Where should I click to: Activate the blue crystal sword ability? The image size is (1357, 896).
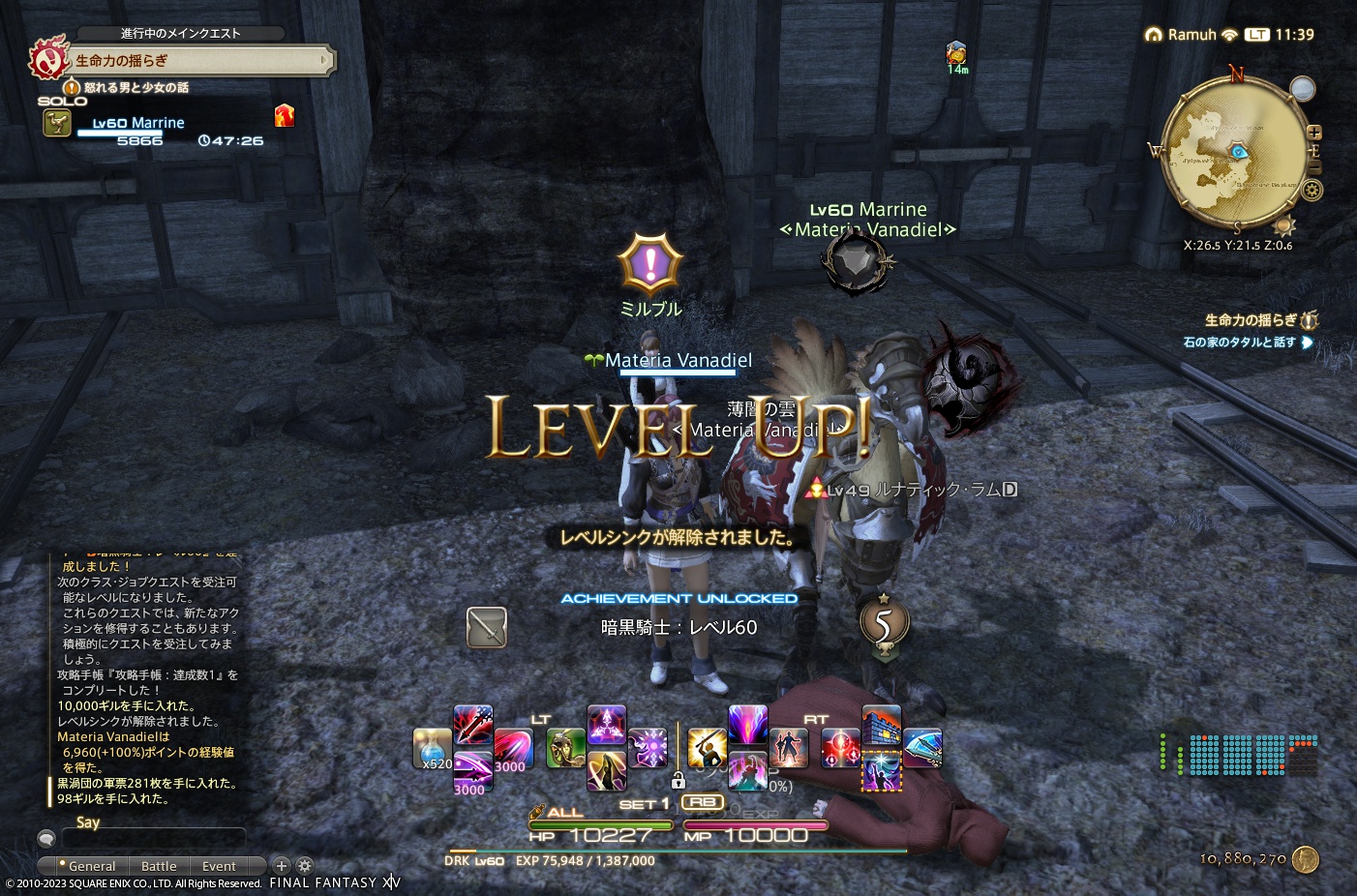tap(922, 749)
